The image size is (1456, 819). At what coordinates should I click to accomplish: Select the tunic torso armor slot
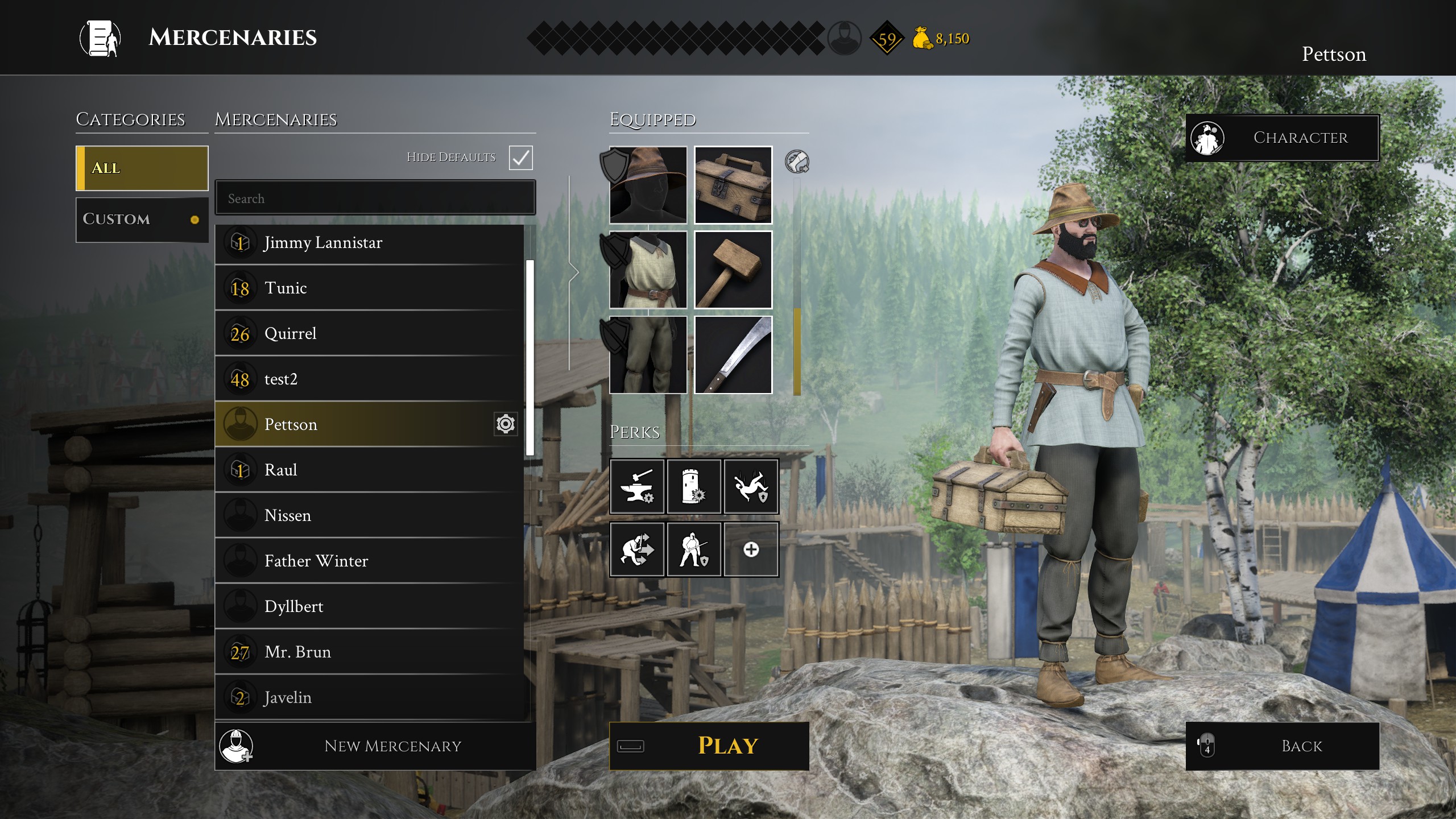click(648, 270)
